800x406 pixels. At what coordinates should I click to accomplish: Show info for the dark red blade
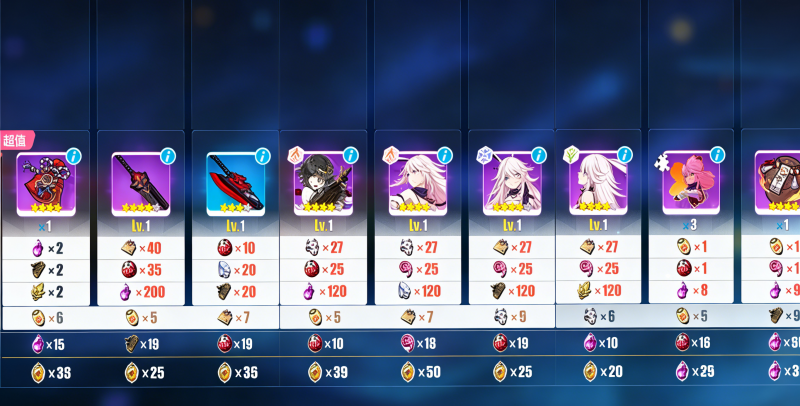point(168,157)
